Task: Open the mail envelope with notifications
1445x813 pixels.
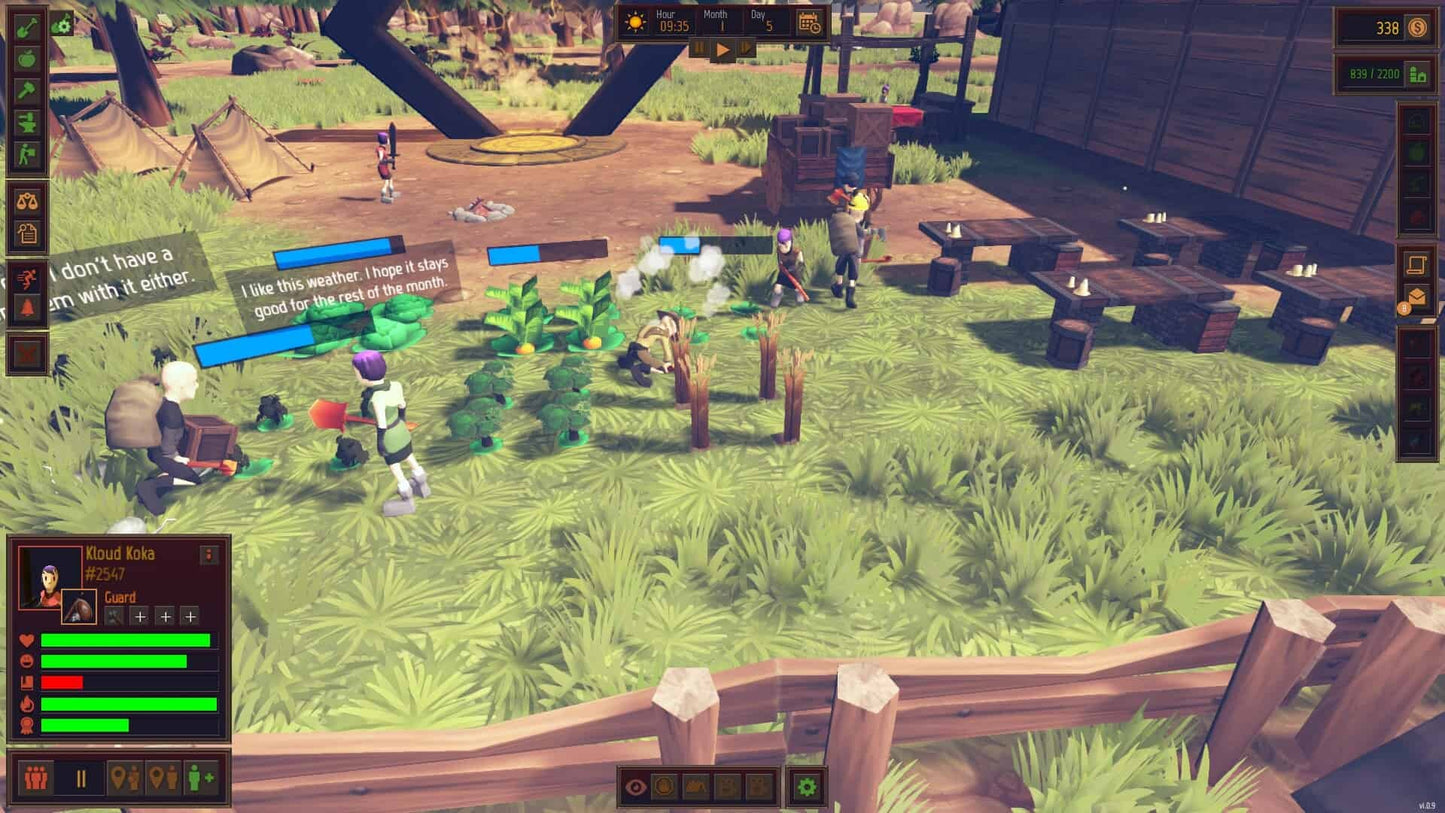Action: click(1417, 297)
